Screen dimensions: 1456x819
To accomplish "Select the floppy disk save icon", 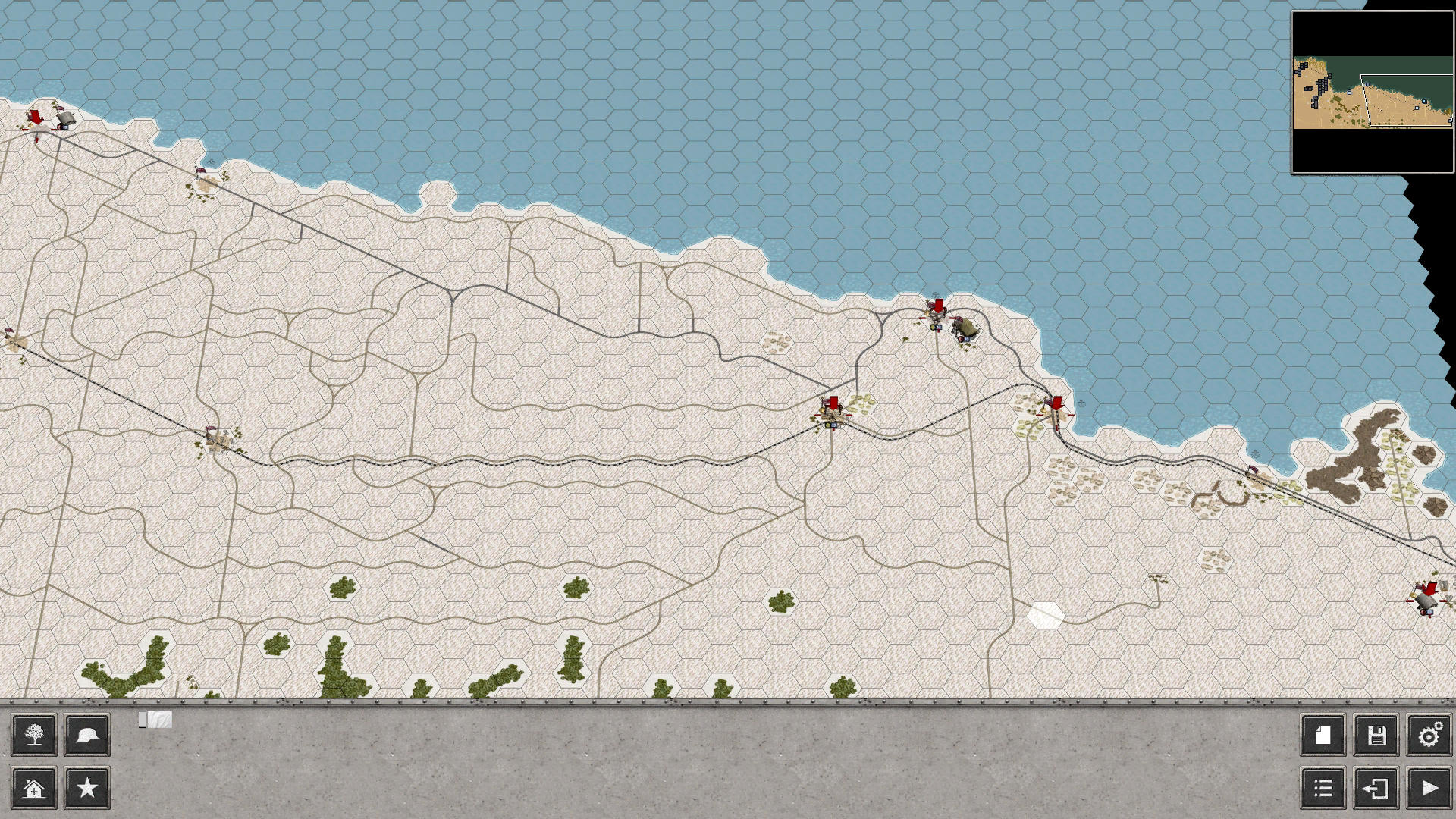I will pos(1376,735).
